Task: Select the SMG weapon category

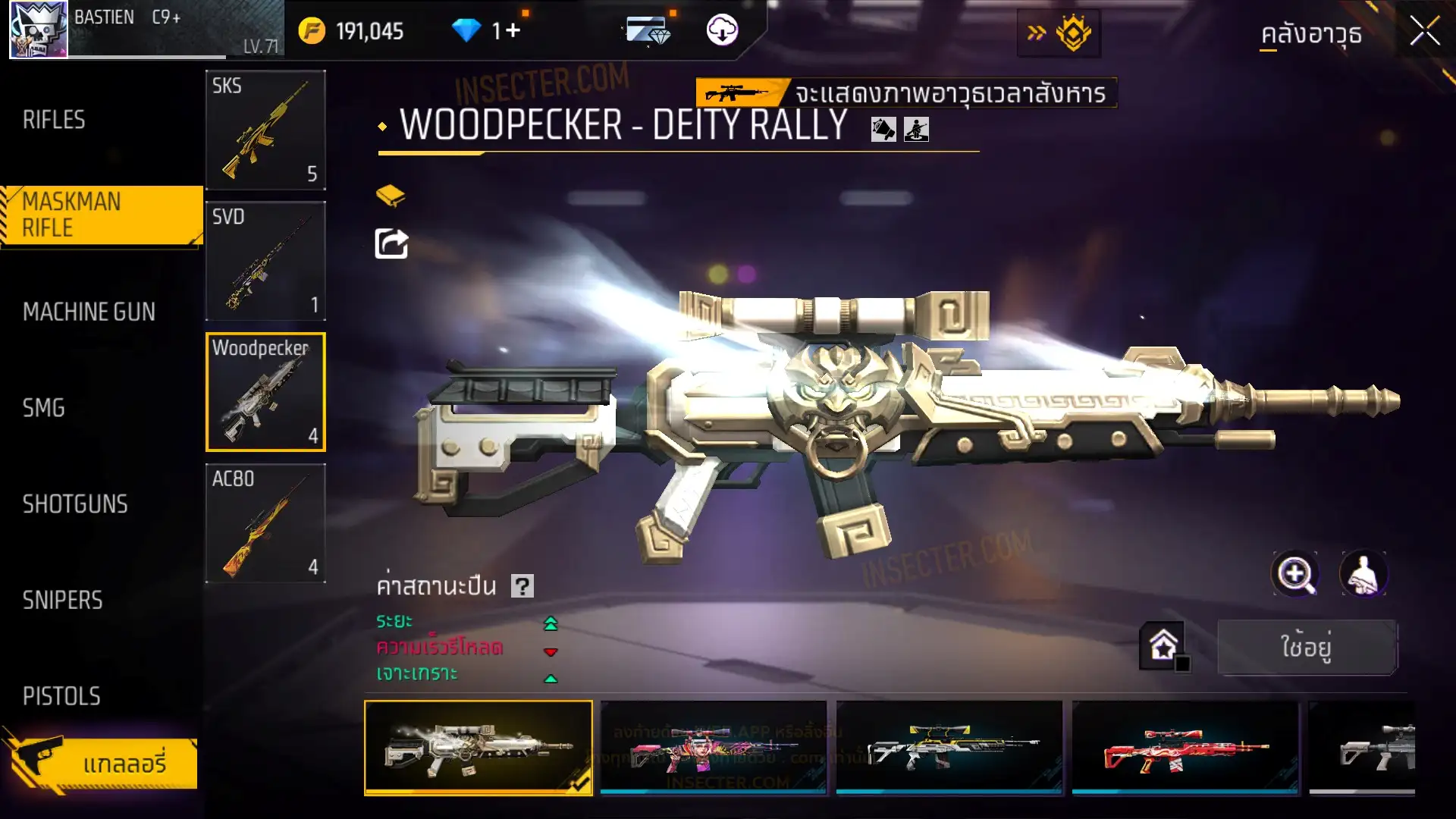Action: [x=44, y=408]
